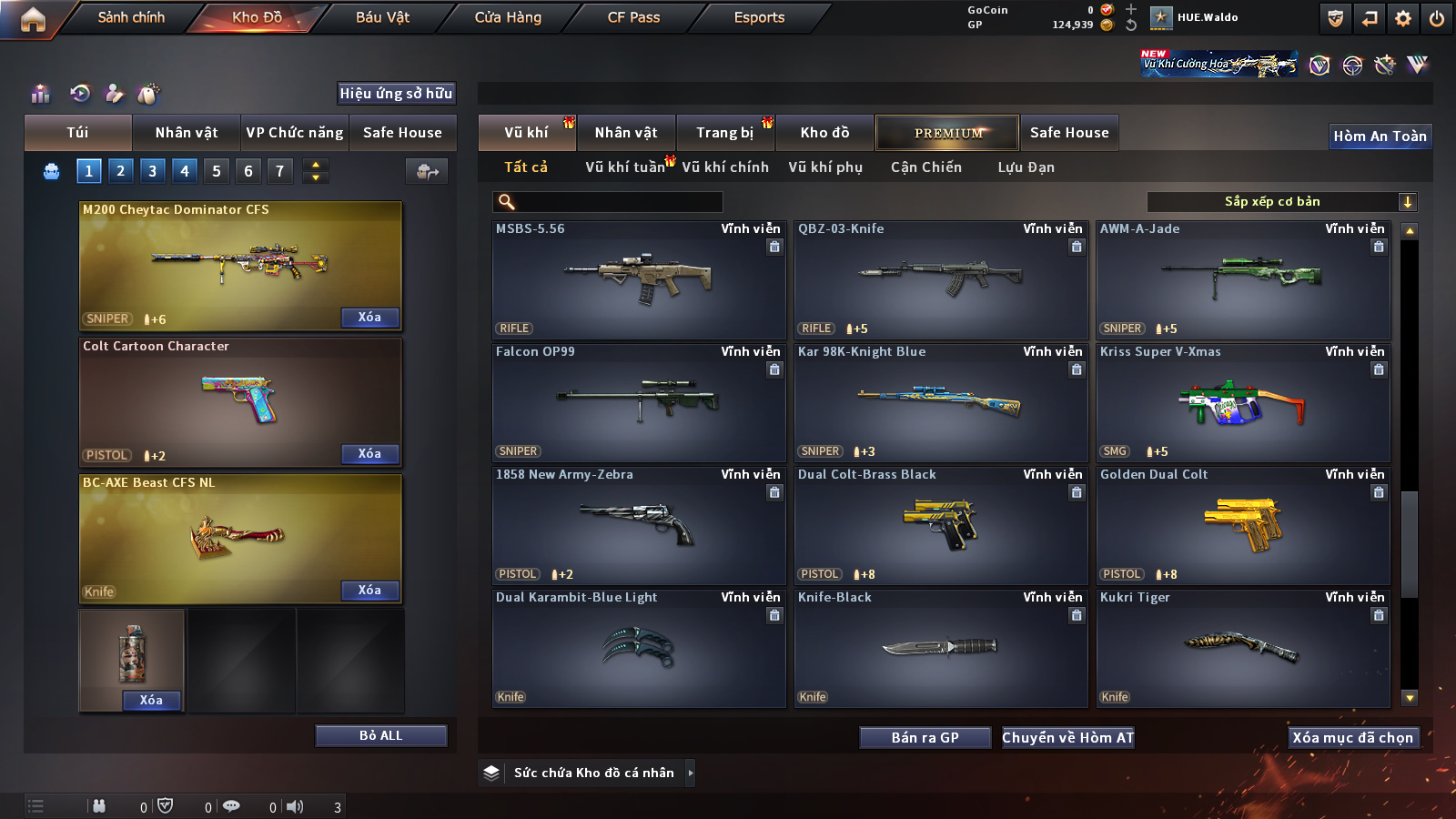
Task: Select the Vũ khí chính filter
Action: 725,167
